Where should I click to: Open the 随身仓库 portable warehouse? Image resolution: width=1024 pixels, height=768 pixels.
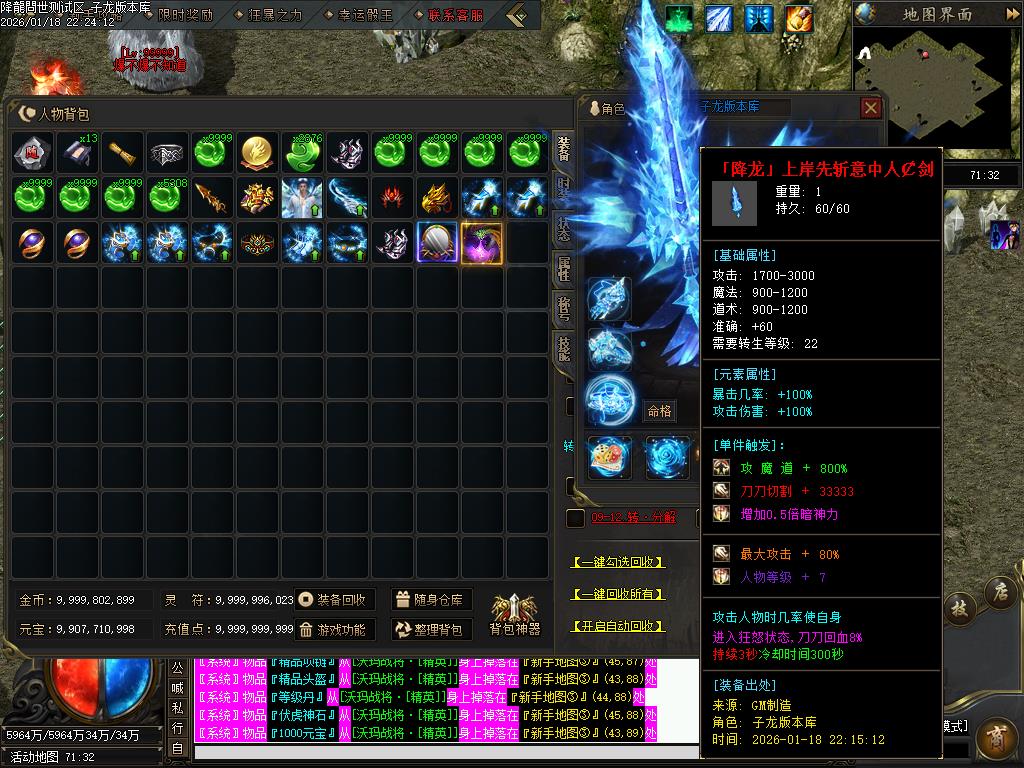pyautogui.click(x=431, y=600)
